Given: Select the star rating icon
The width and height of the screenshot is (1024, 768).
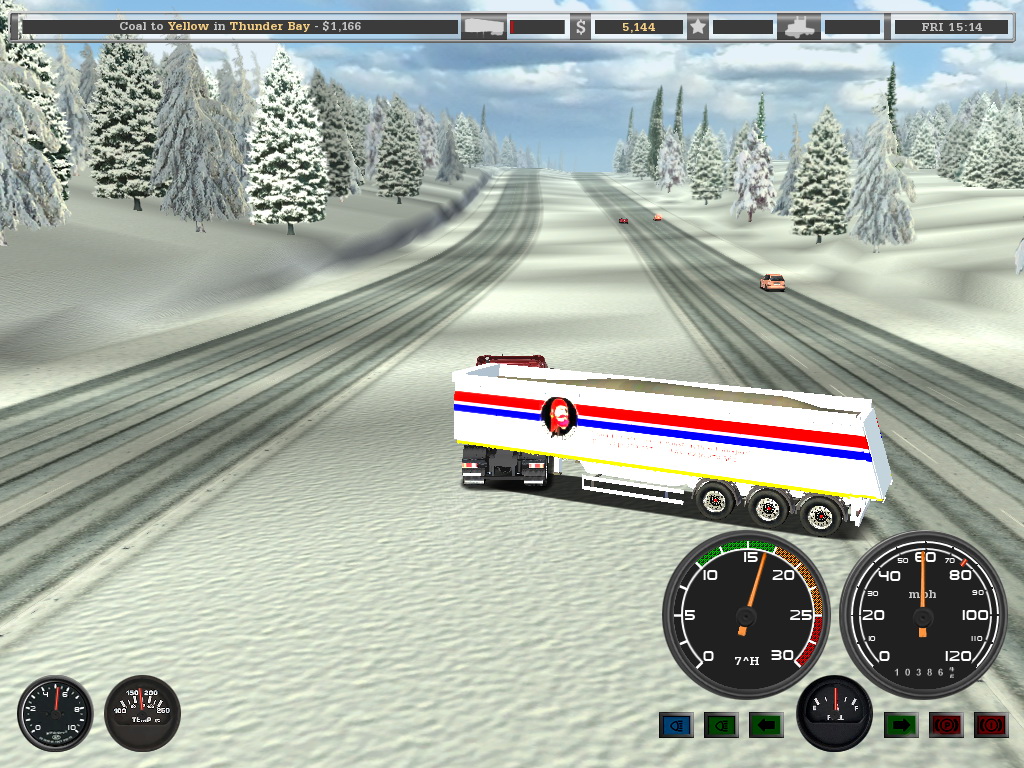Looking at the screenshot, I should click(x=698, y=27).
